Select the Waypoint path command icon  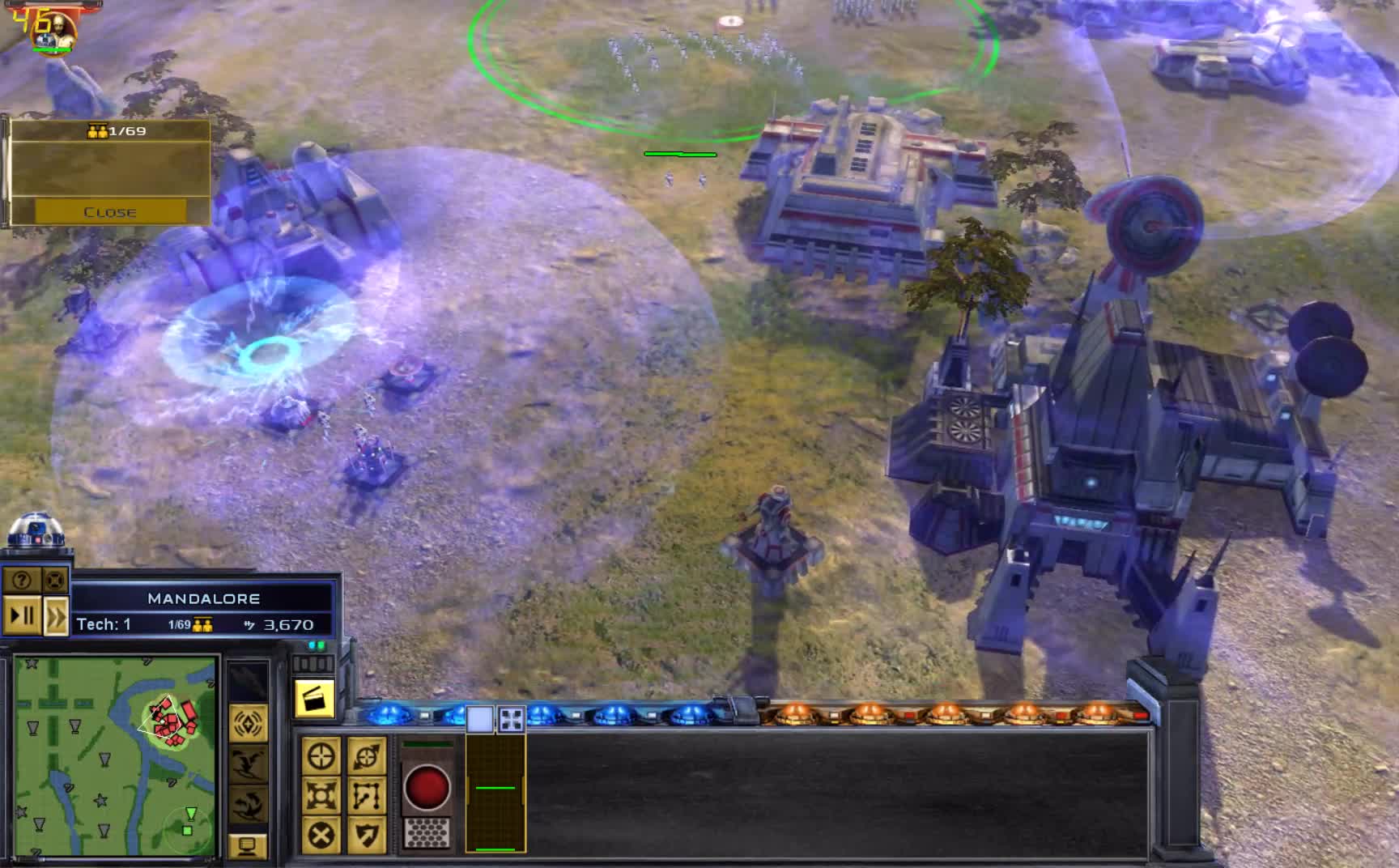pyautogui.click(x=368, y=796)
